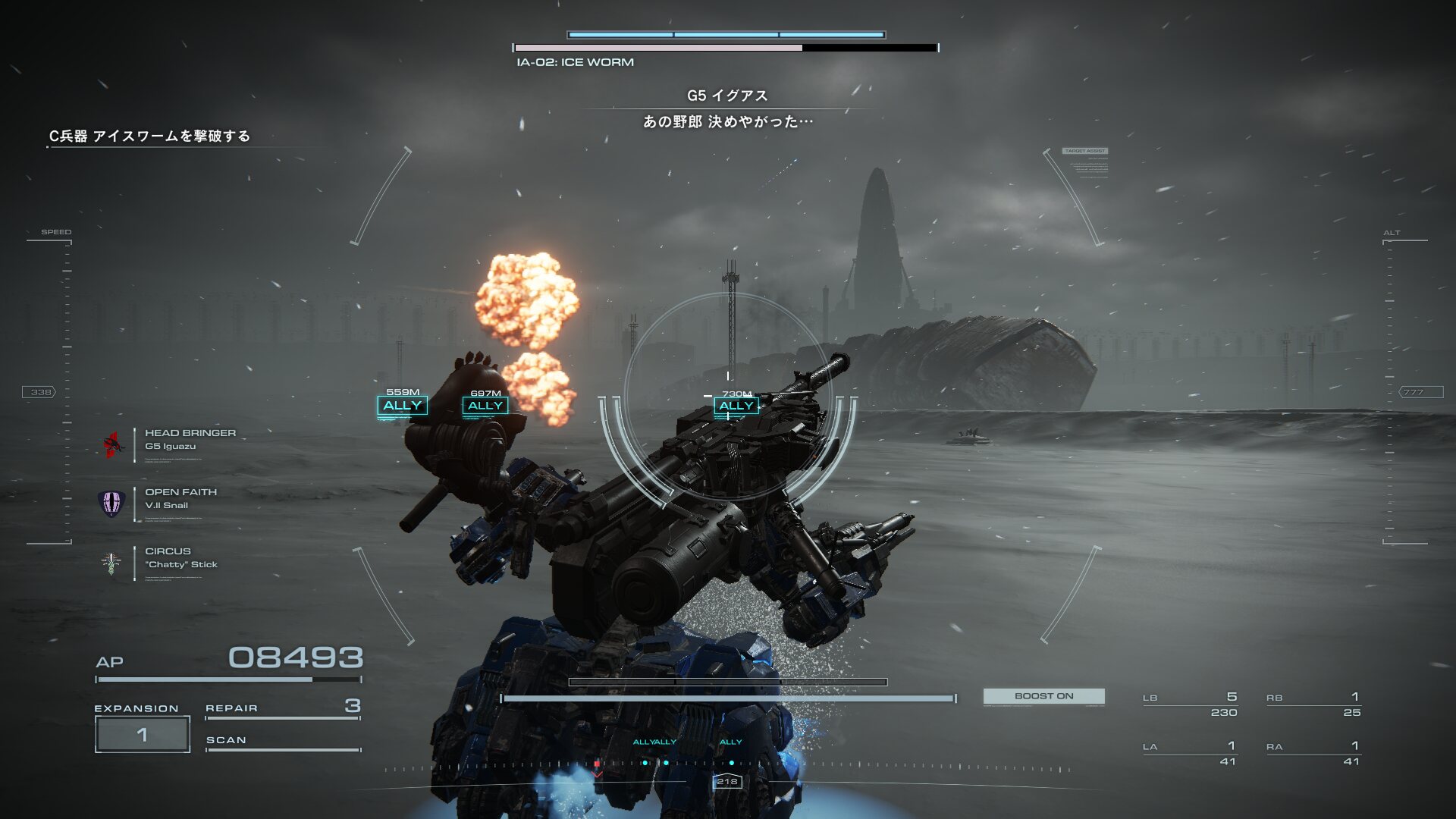Use the REPAIR kit indicator
The height and width of the screenshot is (819, 1456).
pos(282,708)
